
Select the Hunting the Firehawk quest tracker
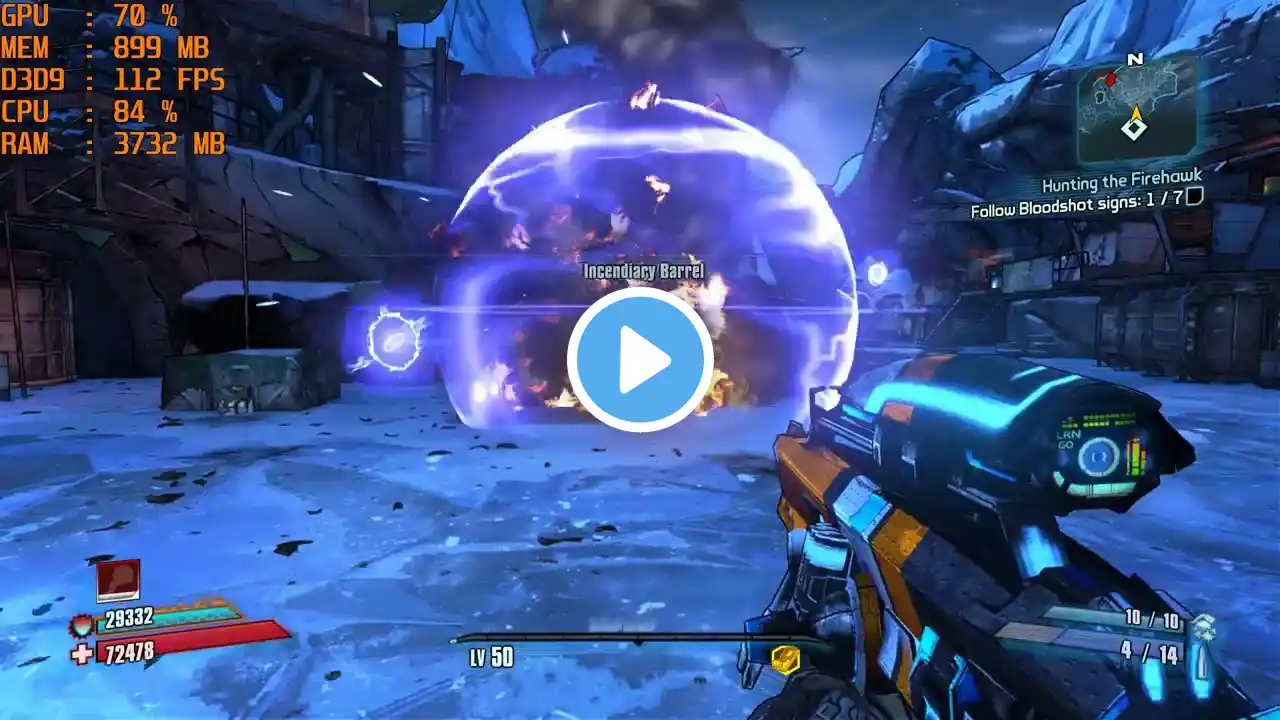pyautogui.click(x=1121, y=181)
